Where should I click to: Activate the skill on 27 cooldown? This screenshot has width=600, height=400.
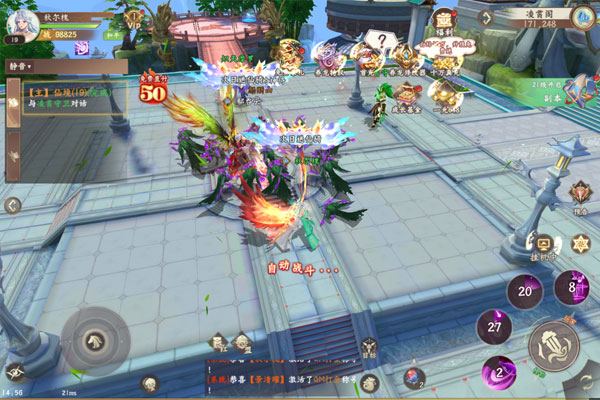(494, 326)
